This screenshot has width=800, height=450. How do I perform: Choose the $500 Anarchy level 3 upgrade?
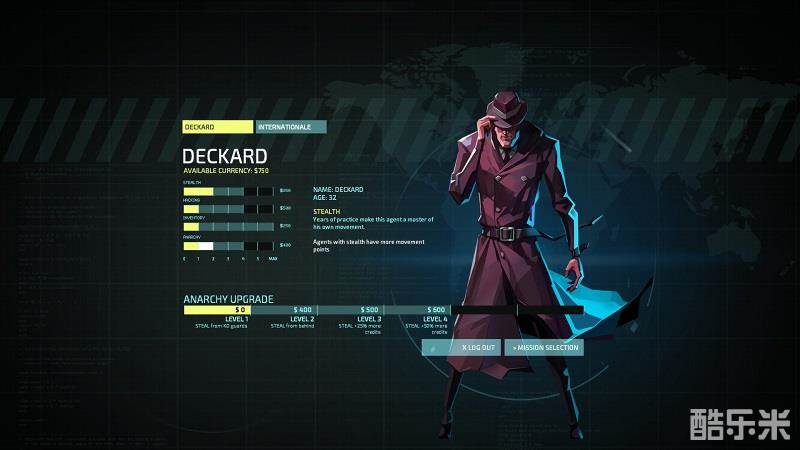click(x=369, y=310)
